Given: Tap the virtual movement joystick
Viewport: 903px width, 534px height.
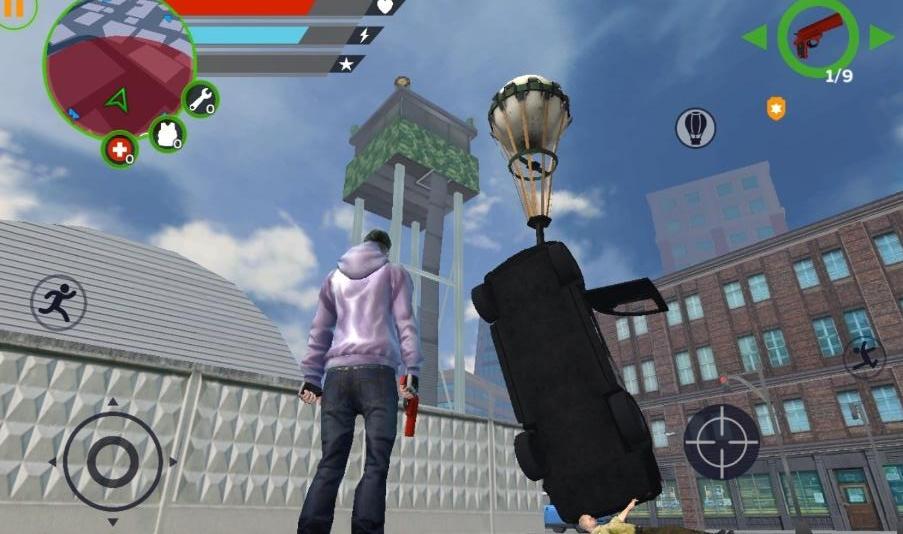Looking at the screenshot, I should click(112, 461).
